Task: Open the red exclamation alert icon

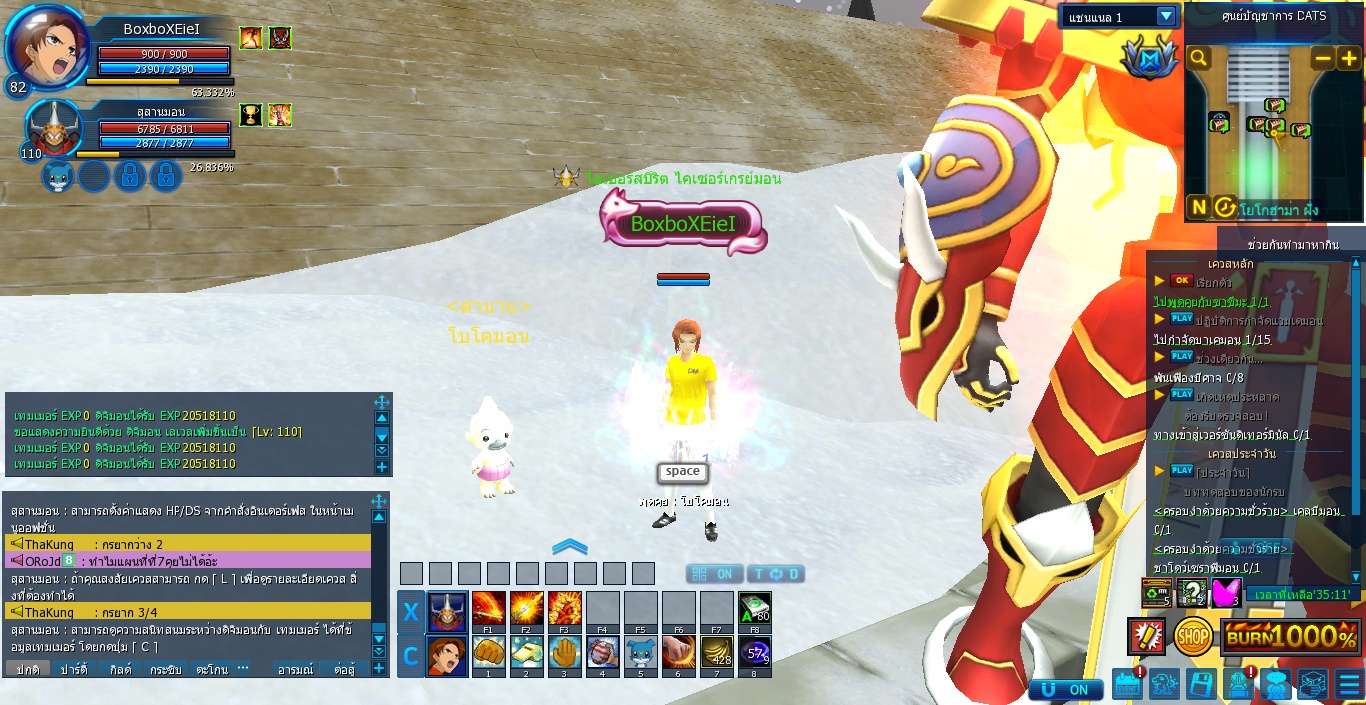Action: 1146,636
